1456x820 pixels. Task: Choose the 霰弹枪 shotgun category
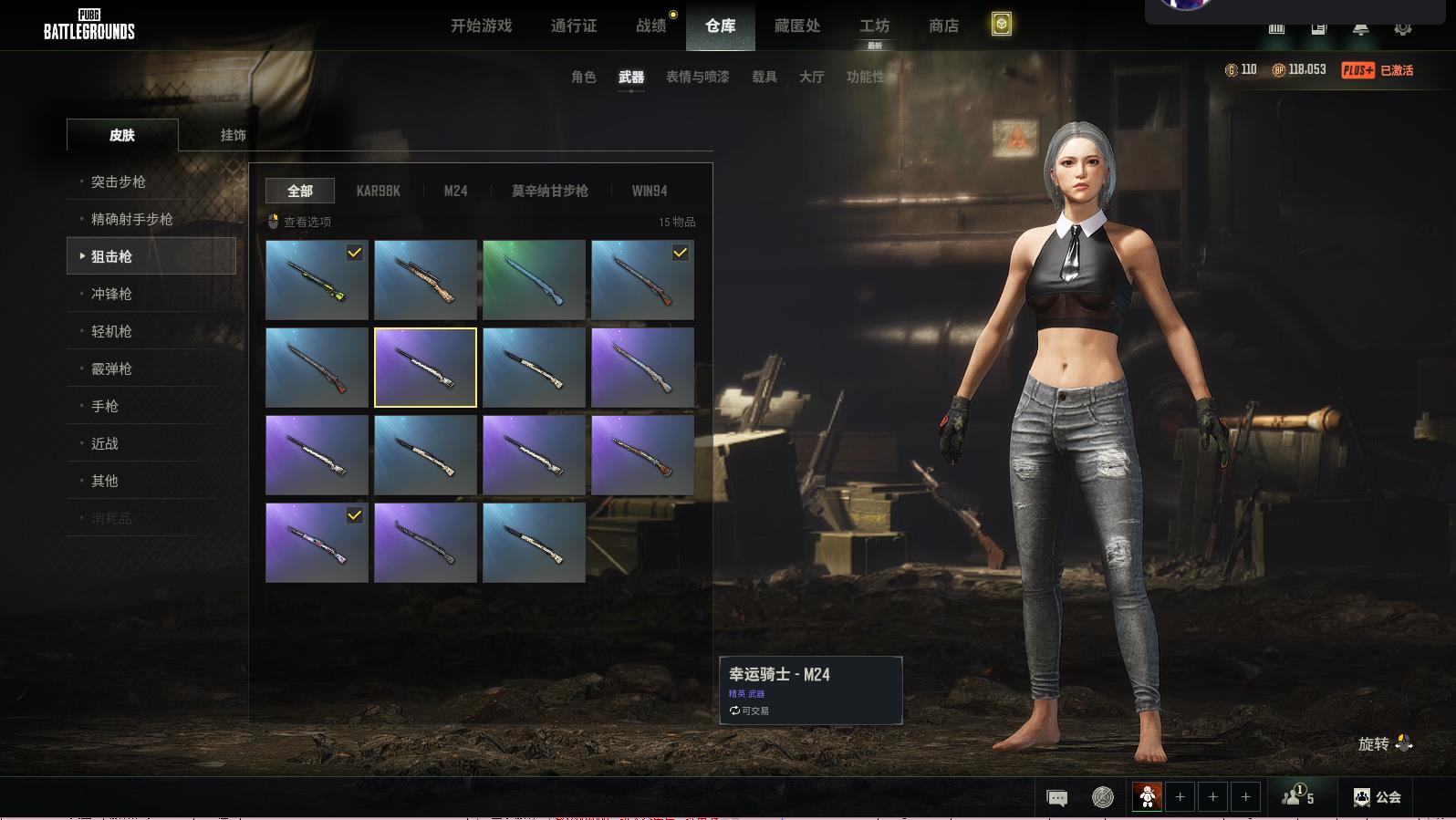(x=111, y=368)
